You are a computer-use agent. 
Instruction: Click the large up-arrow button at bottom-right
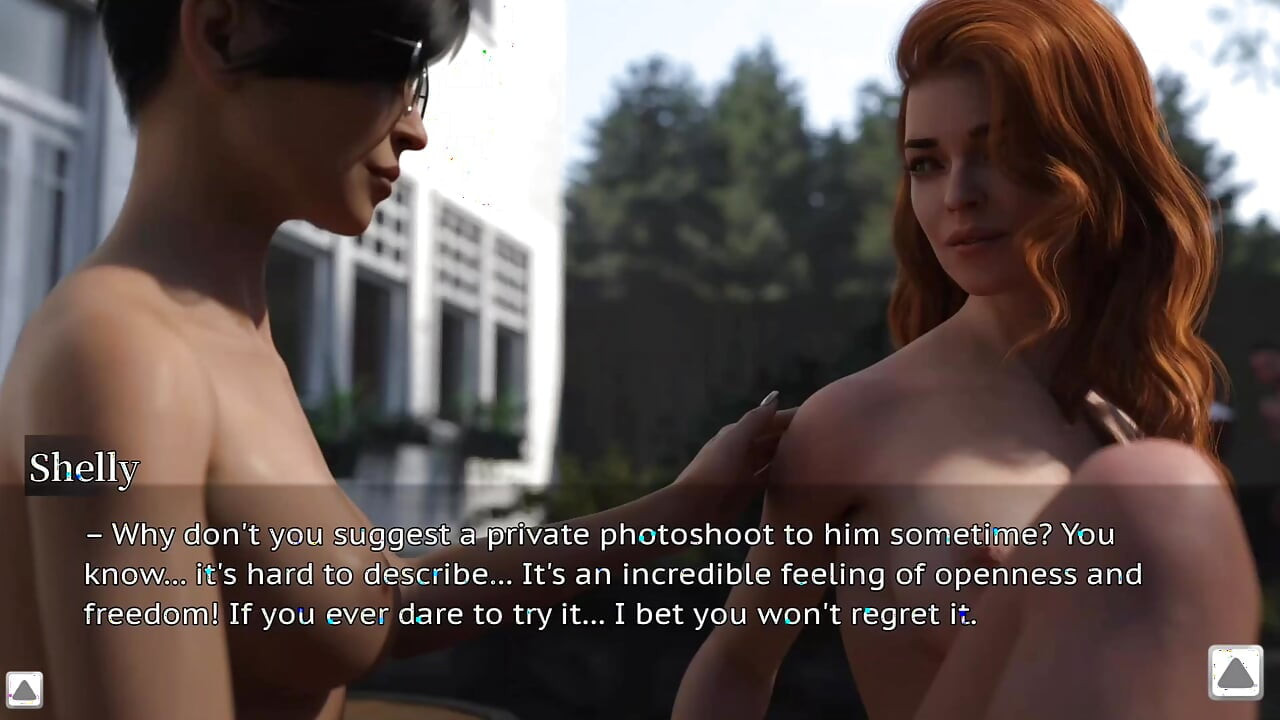(1235, 672)
